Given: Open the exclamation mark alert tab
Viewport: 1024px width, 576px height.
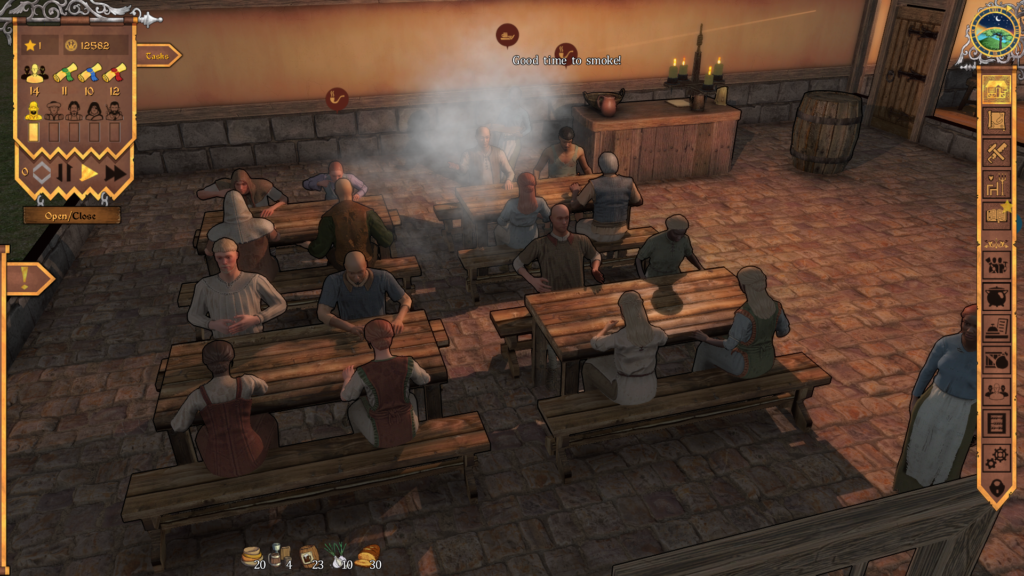Looking at the screenshot, I should point(24,279).
